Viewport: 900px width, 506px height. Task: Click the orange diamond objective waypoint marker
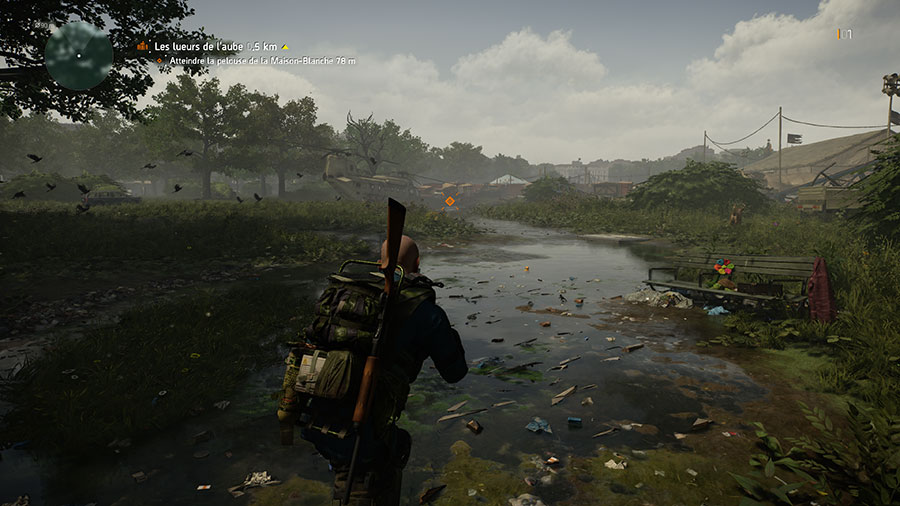[x=450, y=201]
